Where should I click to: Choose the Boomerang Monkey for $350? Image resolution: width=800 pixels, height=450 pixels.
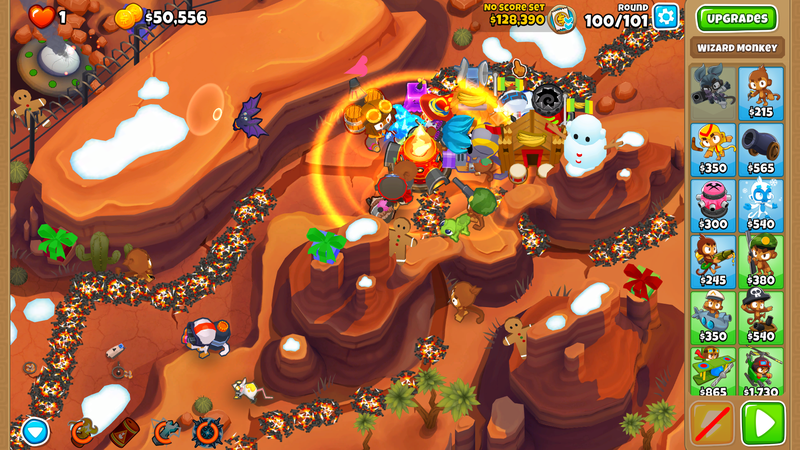pos(712,149)
